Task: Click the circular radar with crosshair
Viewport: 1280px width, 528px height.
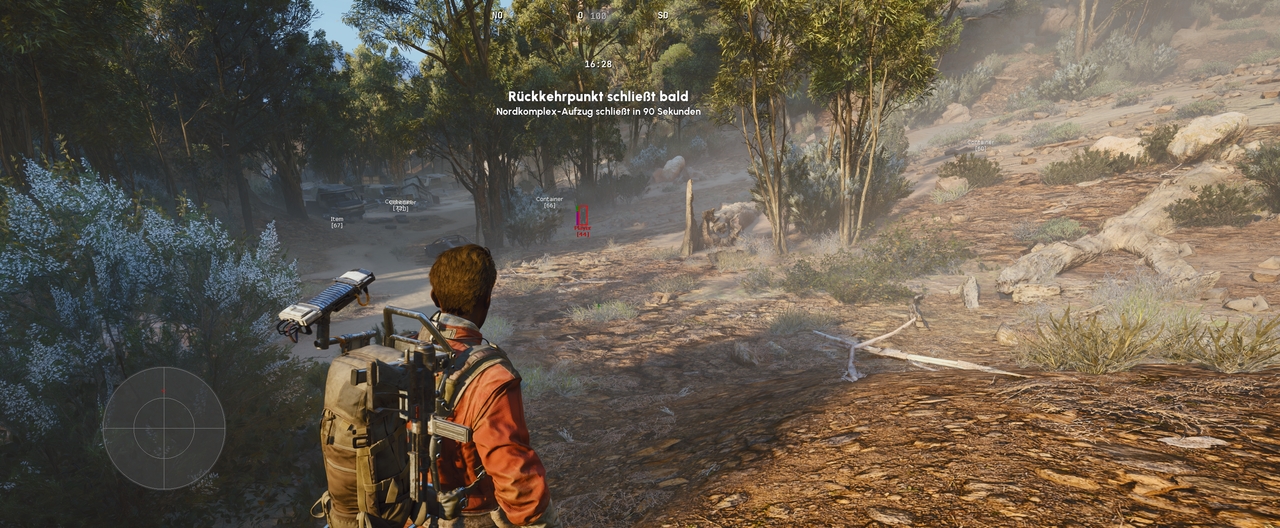Action: point(164,428)
